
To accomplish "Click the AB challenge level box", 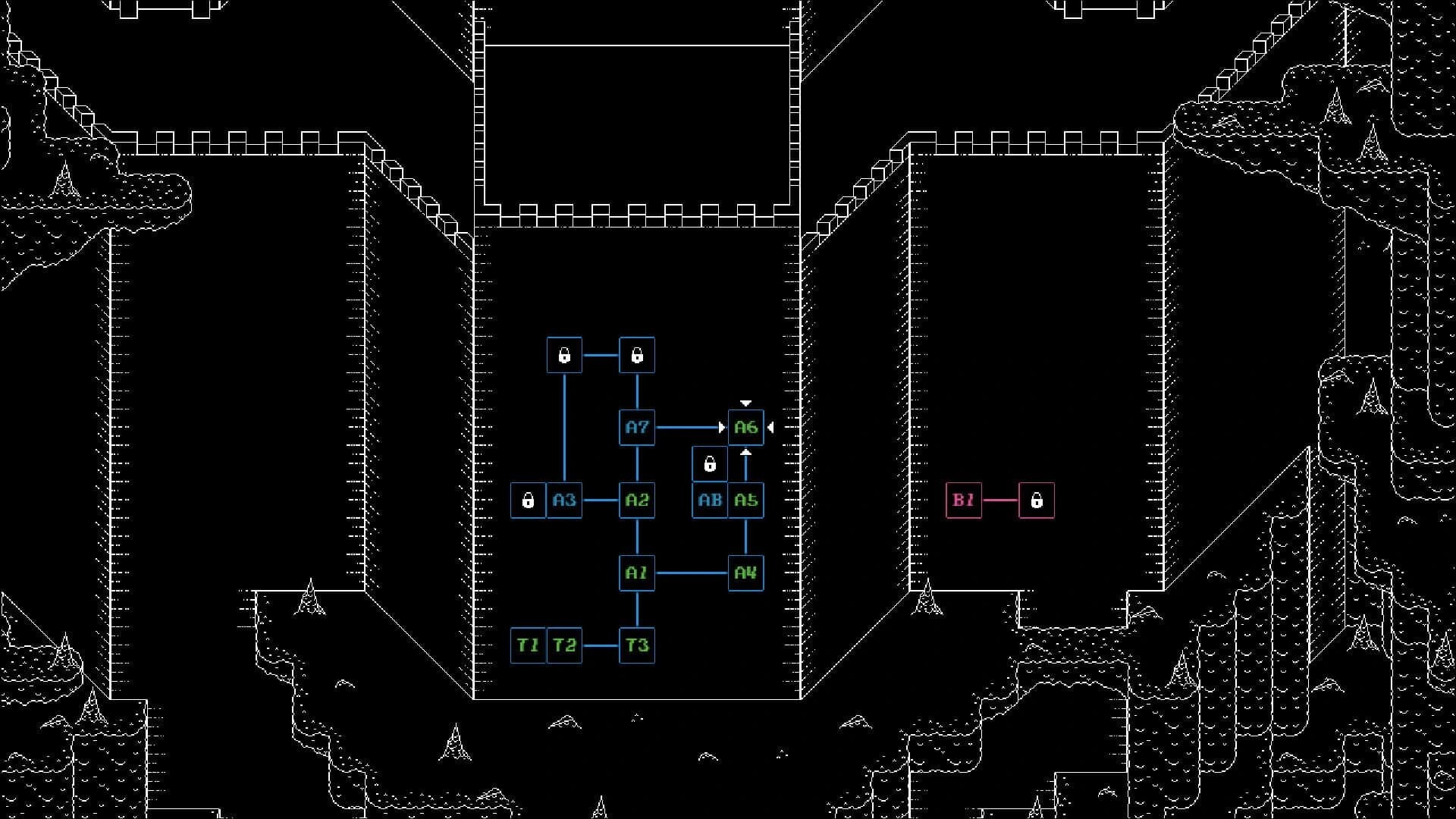I will 710,500.
